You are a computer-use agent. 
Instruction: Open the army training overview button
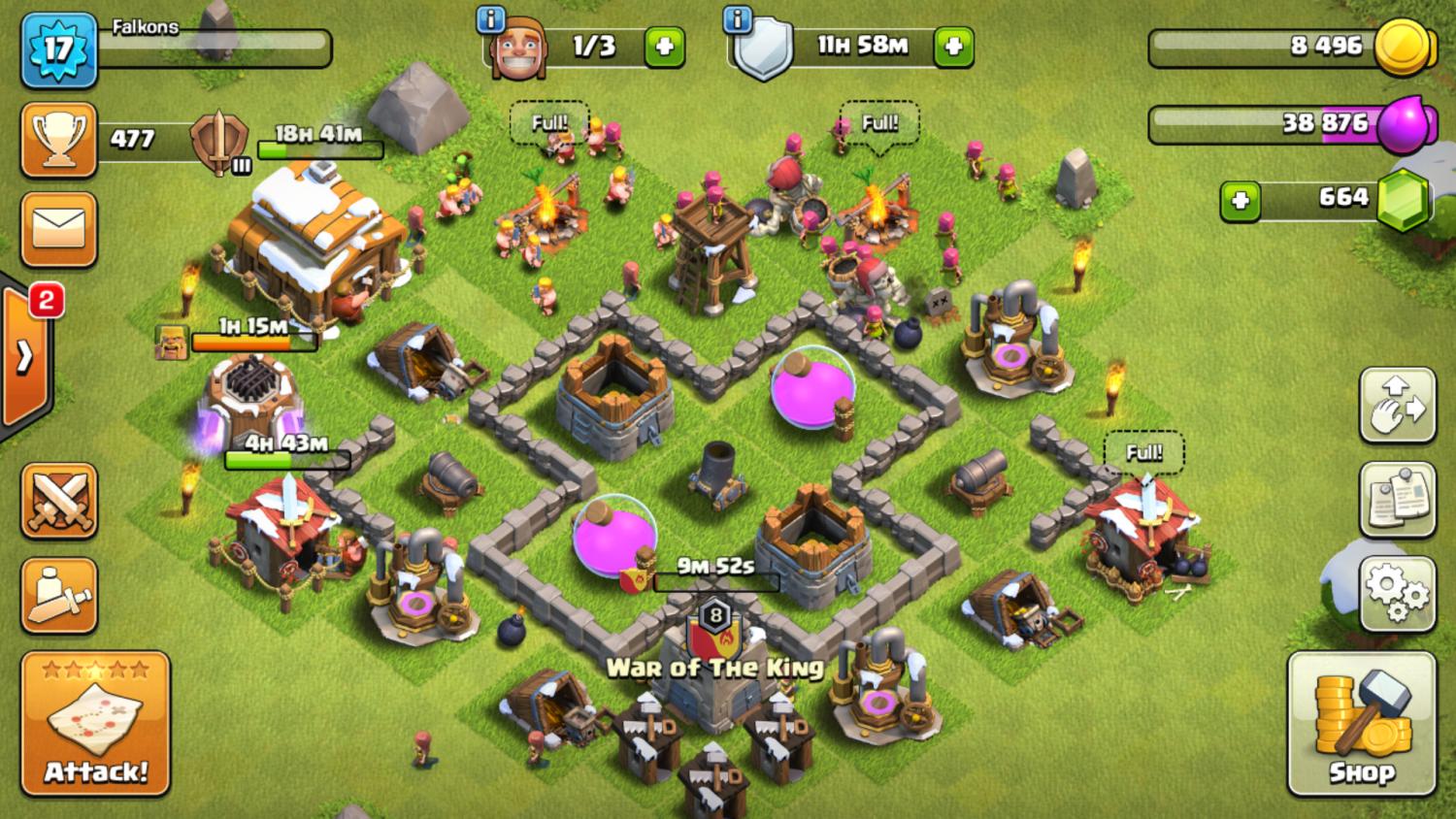click(58, 595)
